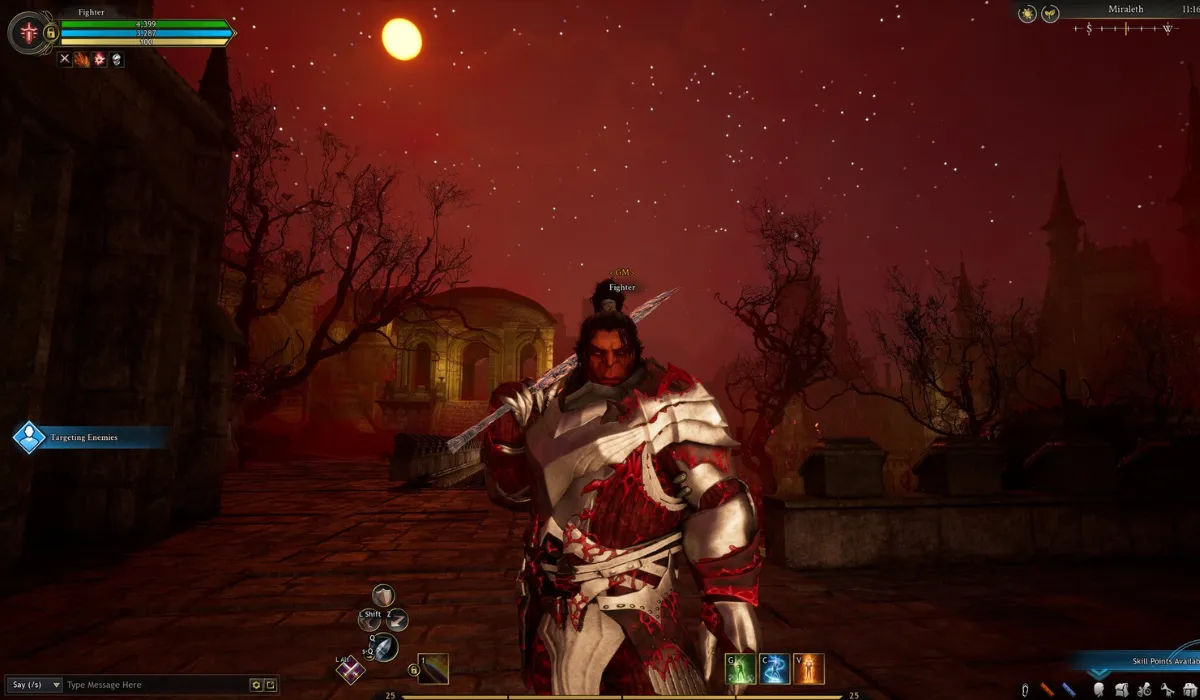The width and height of the screenshot is (1200, 700).
Task: Inspect the silver helmet buff icon
Action: [116, 60]
